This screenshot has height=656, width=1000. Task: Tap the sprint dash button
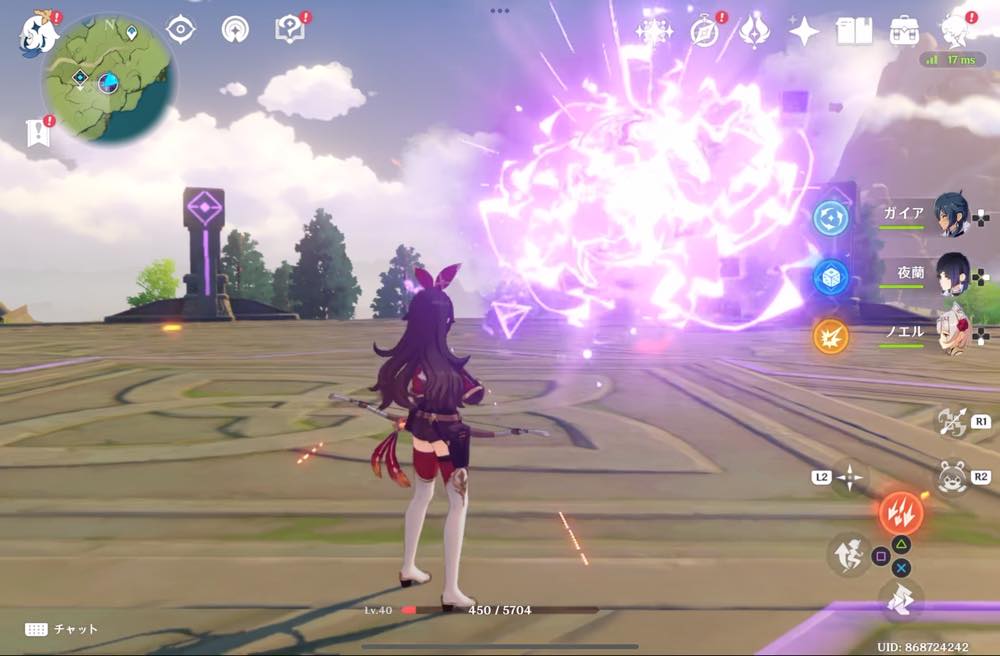900,600
